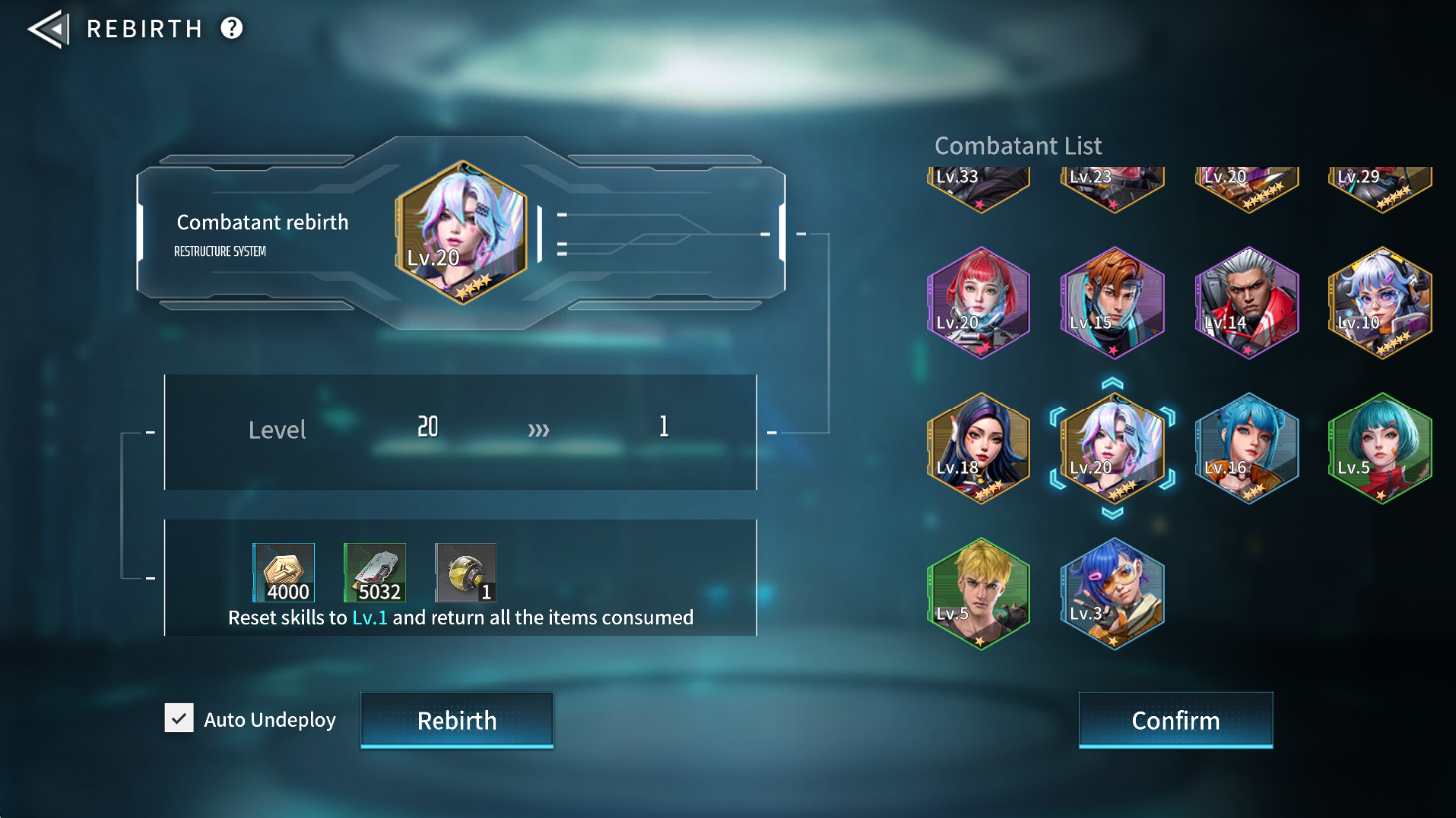Choose the Lv.18 dark-haired combatant
This screenshot has height=818, width=1456.
(x=979, y=447)
